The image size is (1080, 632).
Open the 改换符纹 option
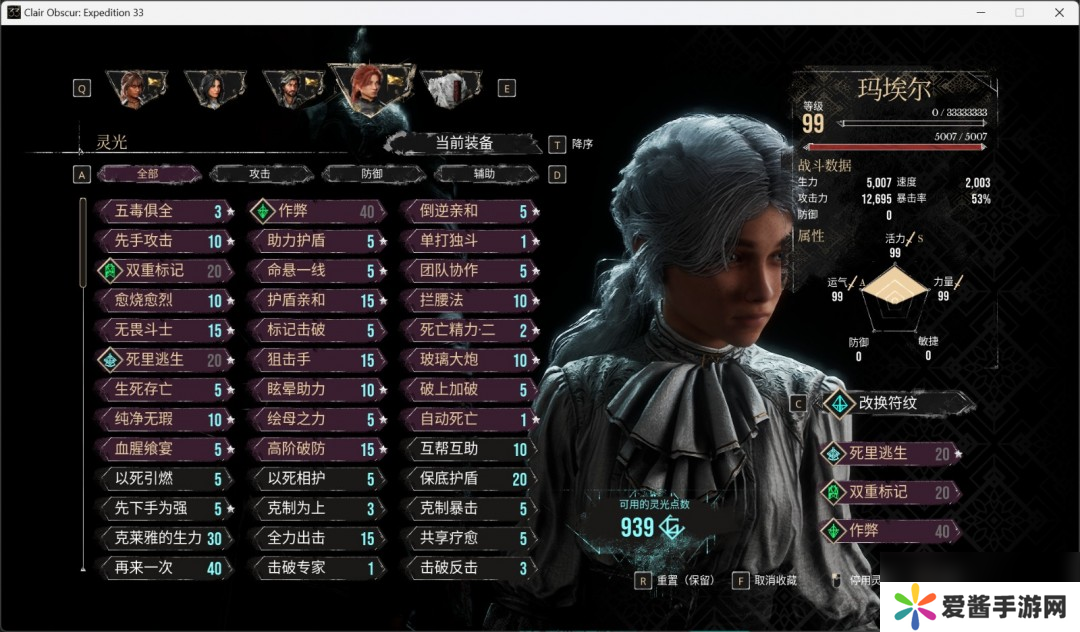point(887,404)
